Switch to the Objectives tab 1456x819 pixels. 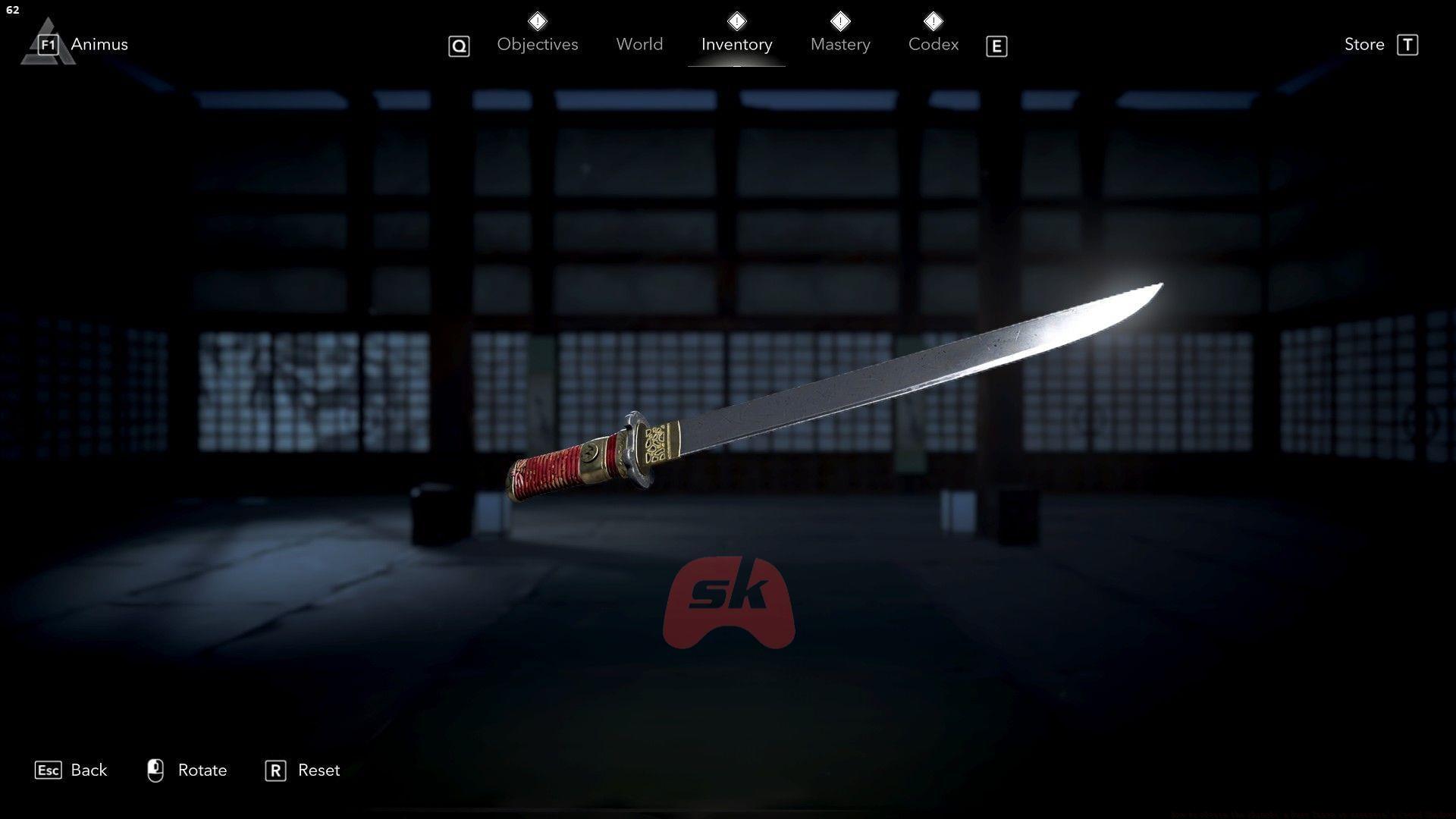tap(537, 44)
